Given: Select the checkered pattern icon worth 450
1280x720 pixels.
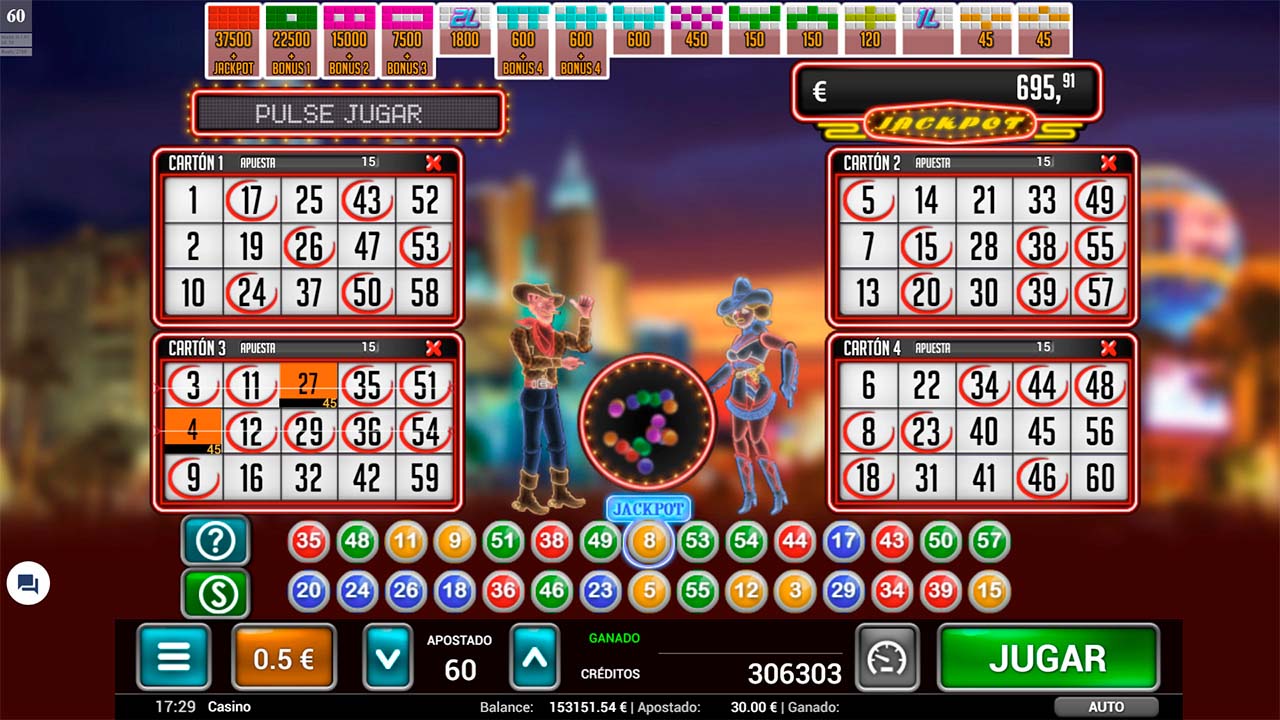Looking at the screenshot, I should (697, 30).
